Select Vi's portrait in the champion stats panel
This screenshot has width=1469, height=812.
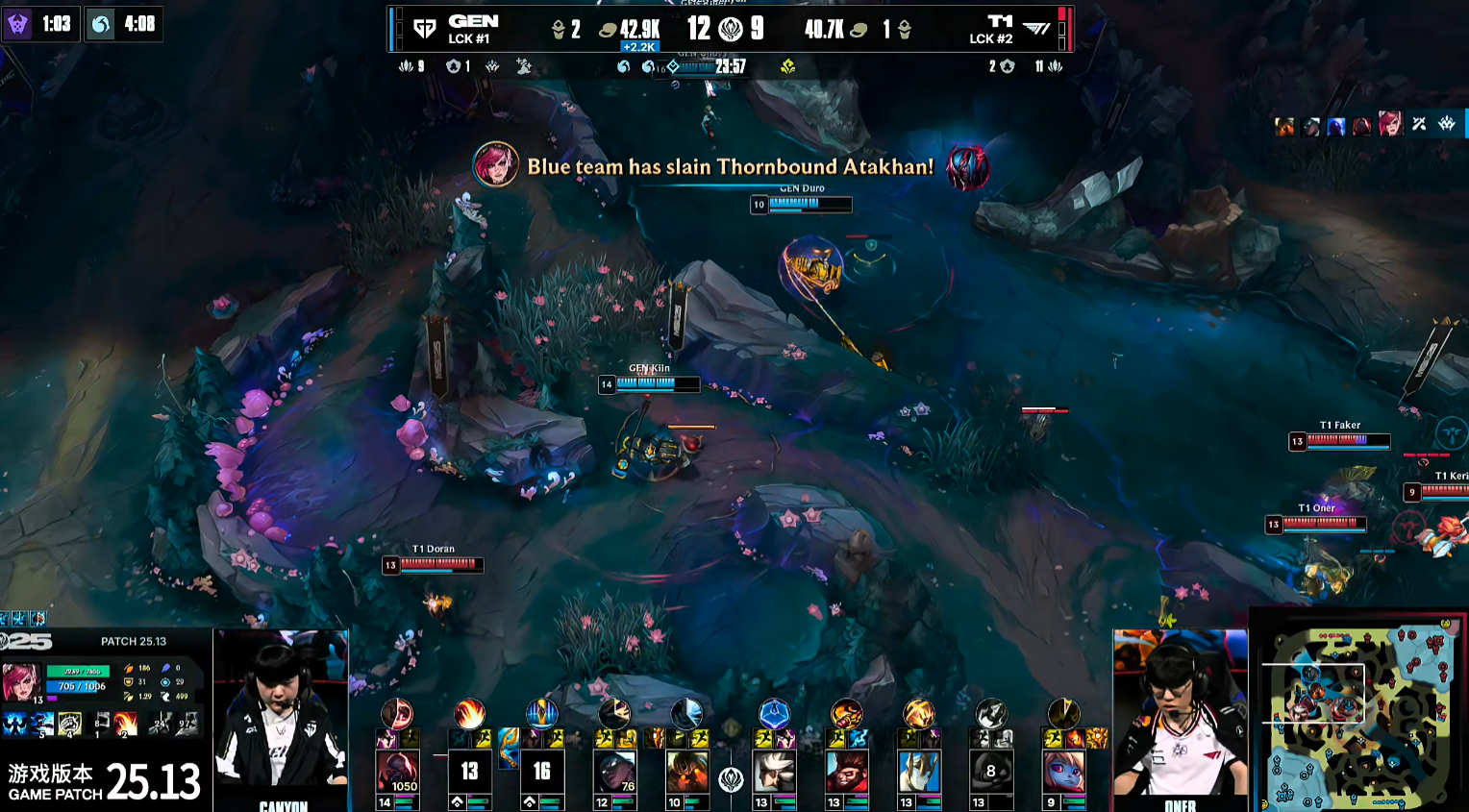(x=20, y=682)
